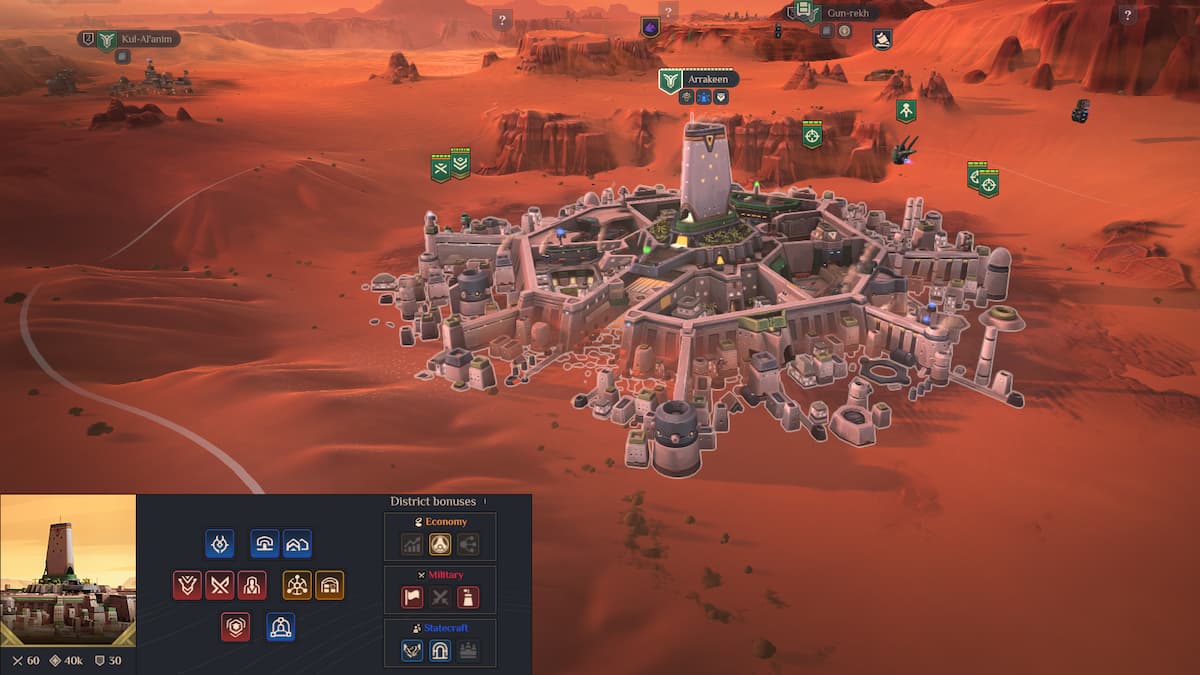Select the red hooded-figure building icon
Image resolution: width=1200 pixels, height=675 pixels.
(x=252, y=585)
